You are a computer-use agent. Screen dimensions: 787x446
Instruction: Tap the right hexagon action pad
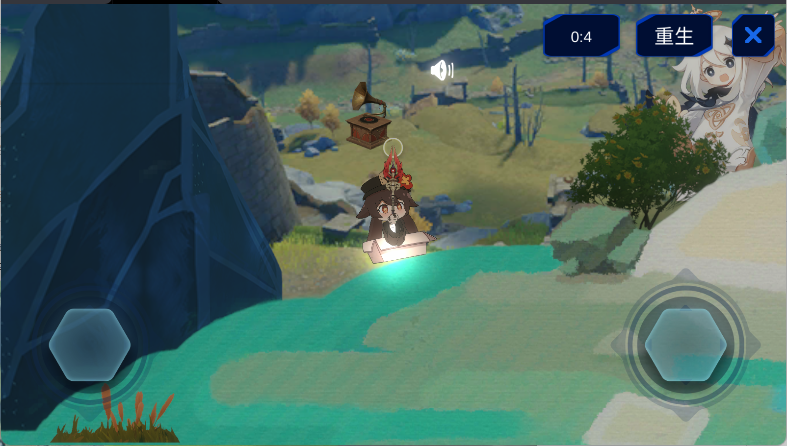[685, 345]
